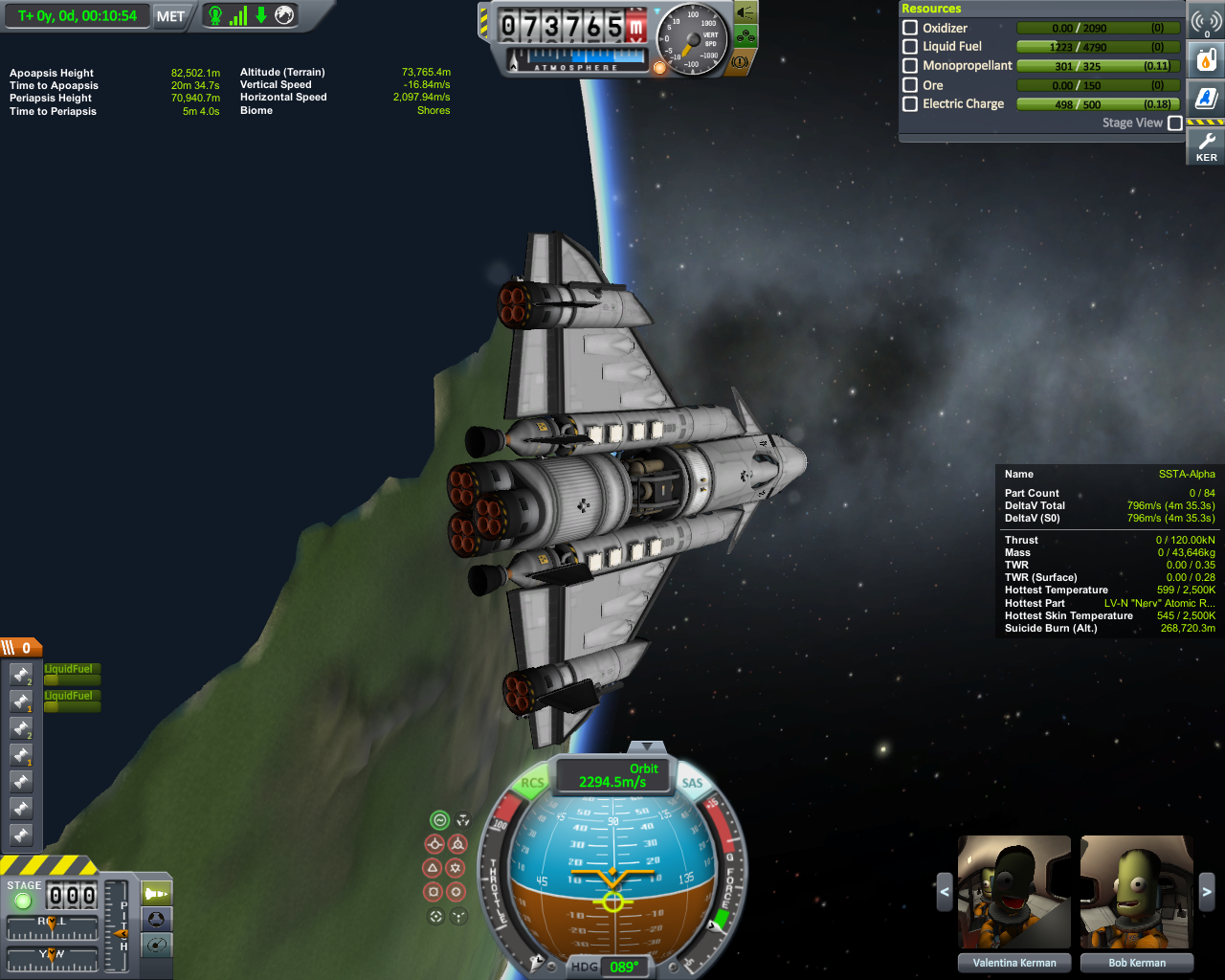Show the next crew portrait with right arrow
This screenshot has width=1225, height=980.
(x=1206, y=892)
